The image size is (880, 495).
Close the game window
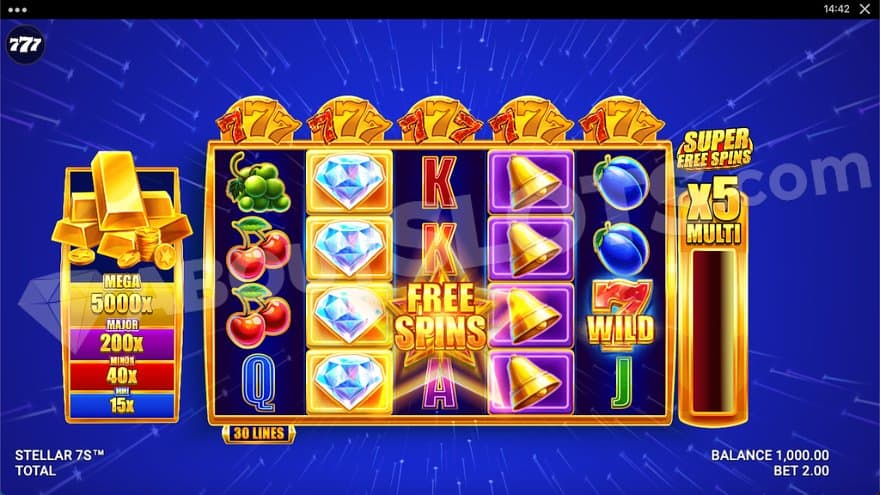coord(865,8)
